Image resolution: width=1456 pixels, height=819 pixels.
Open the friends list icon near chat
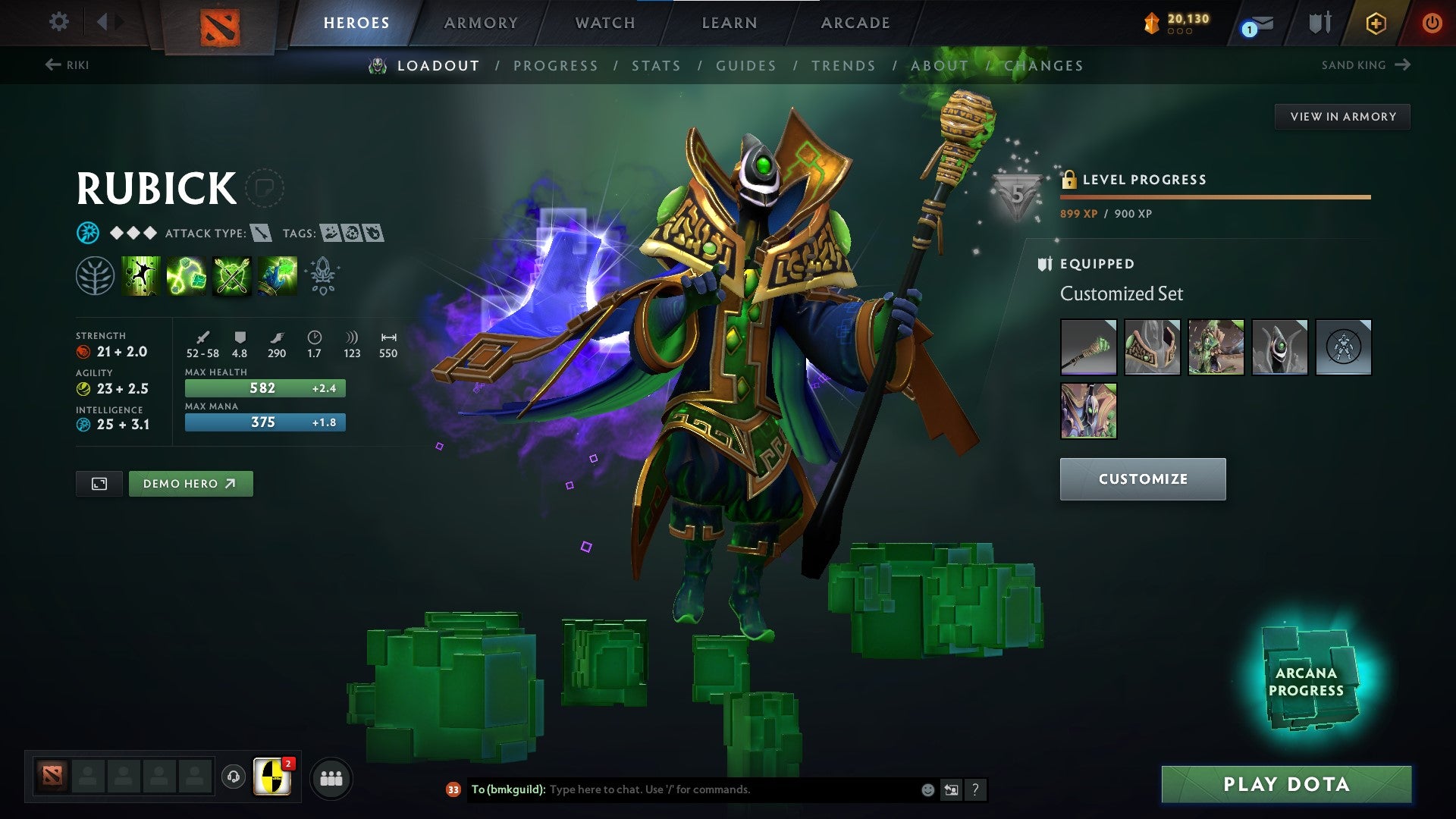[x=331, y=777]
